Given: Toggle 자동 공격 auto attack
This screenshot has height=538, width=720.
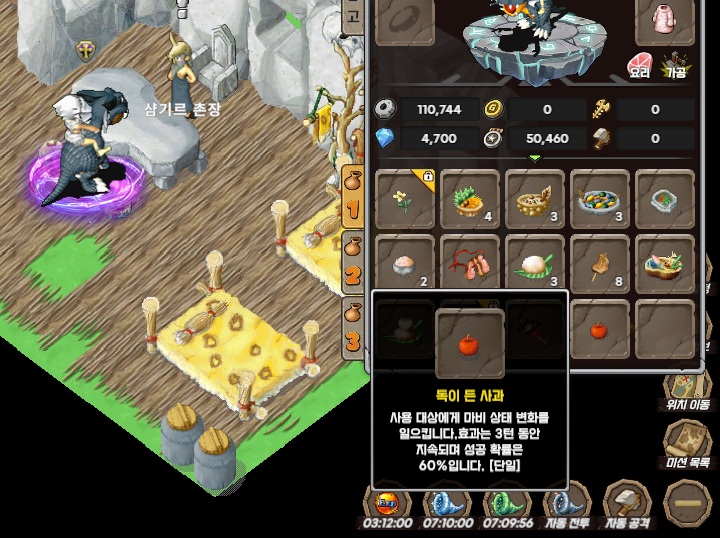Looking at the screenshot, I should coord(627,503).
